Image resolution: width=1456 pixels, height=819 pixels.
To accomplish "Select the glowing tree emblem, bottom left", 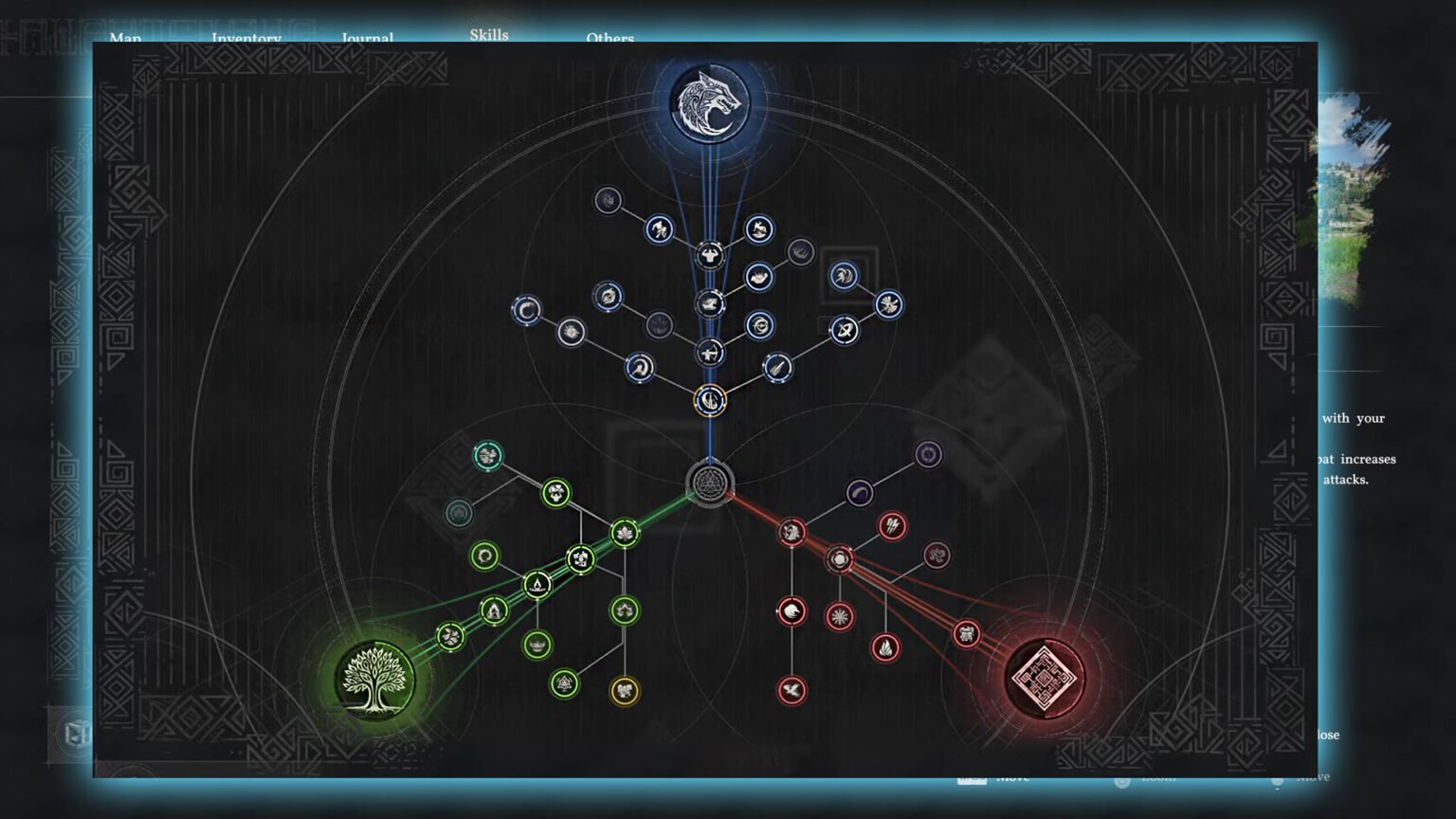I will [x=377, y=680].
